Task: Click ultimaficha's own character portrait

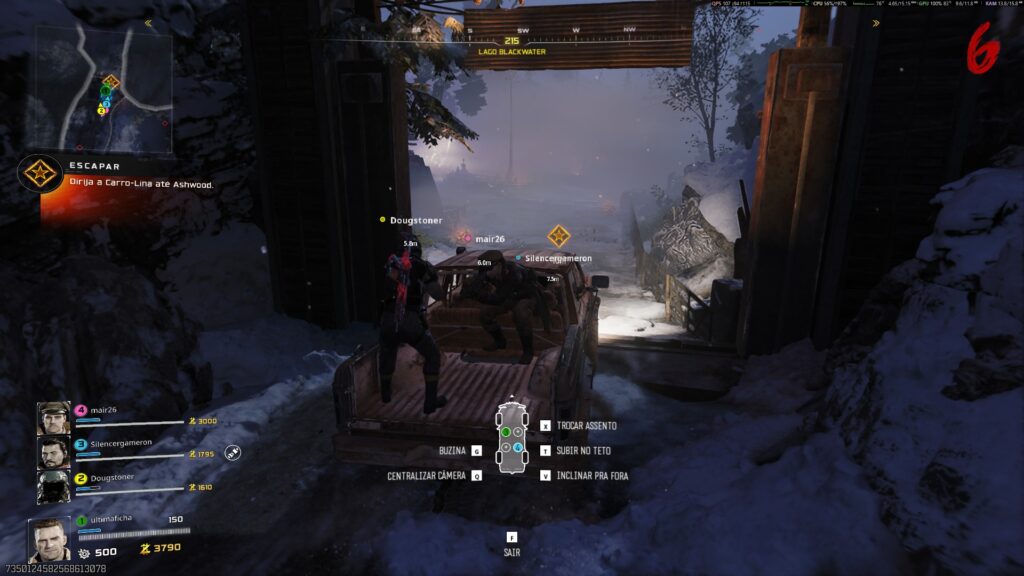Action: click(50, 540)
